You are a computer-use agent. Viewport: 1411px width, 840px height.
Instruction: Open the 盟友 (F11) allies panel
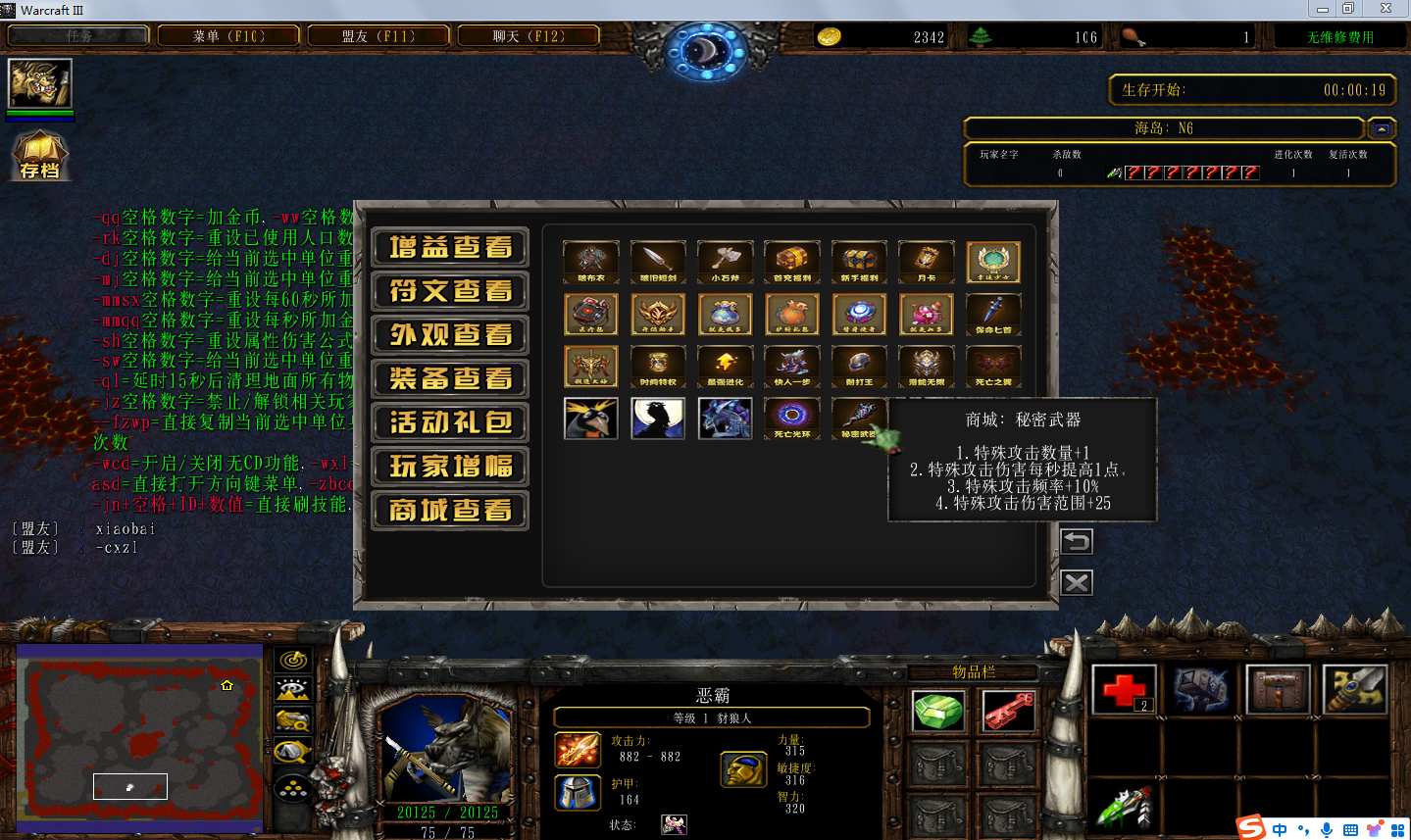point(378,36)
